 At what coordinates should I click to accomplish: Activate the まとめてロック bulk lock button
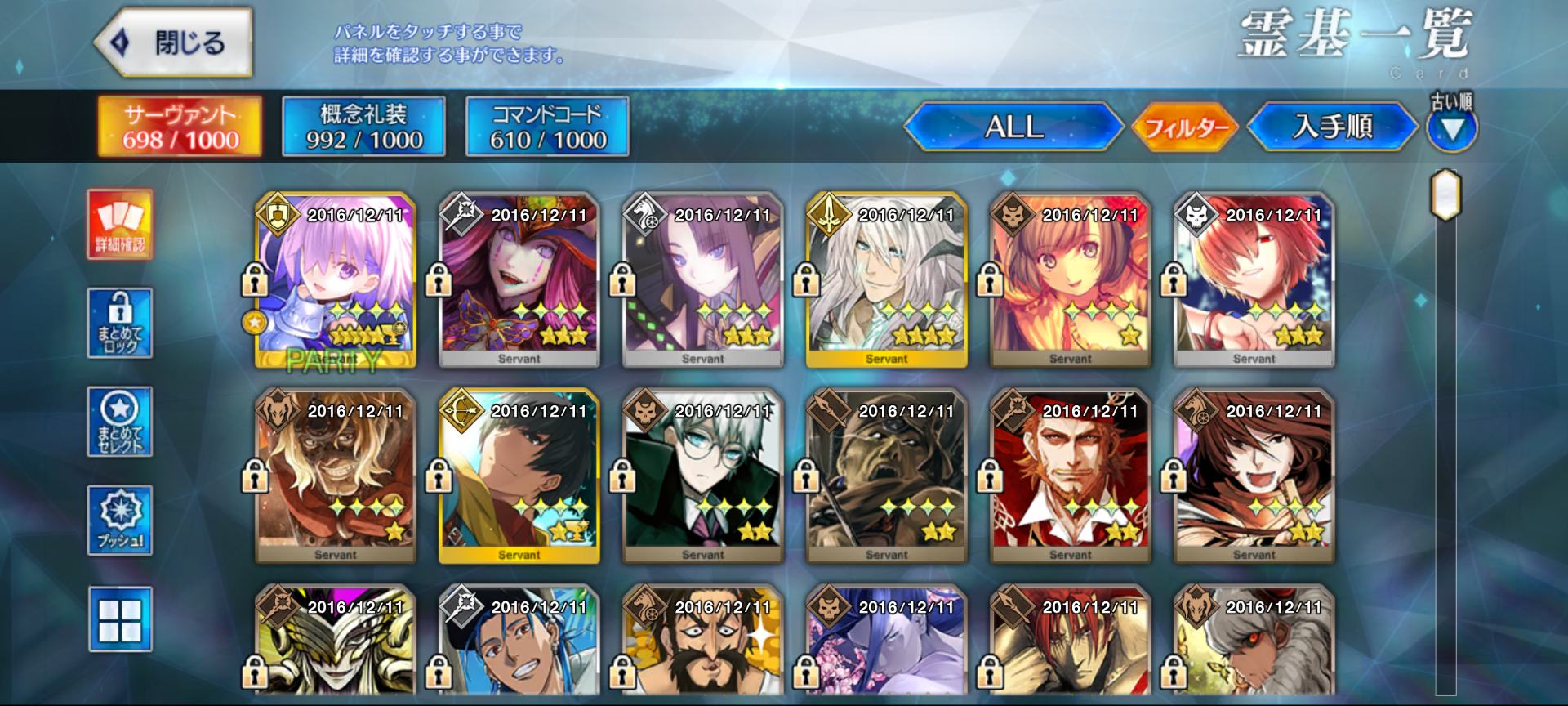tap(120, 323)
